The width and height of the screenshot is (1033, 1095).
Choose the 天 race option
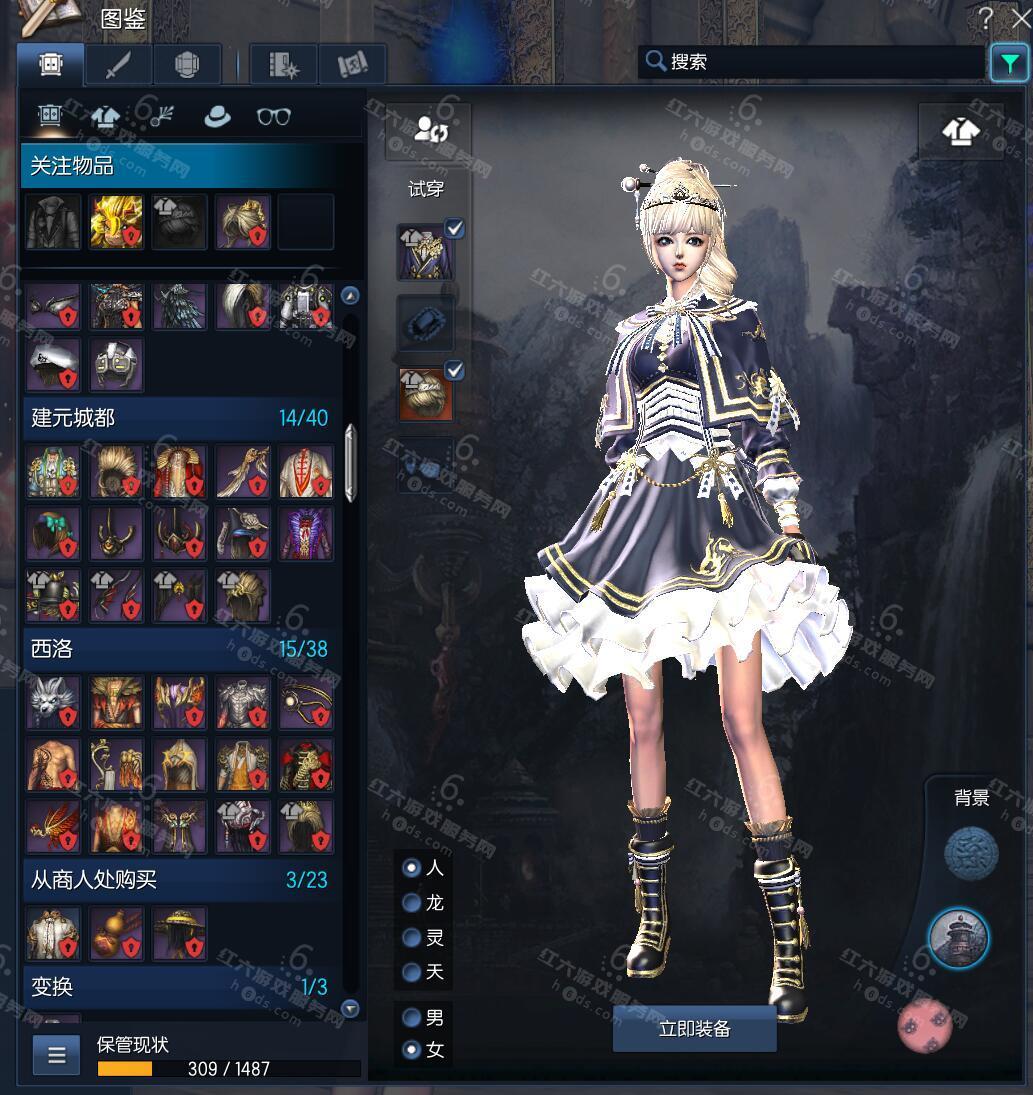click(x=411, y=972)
